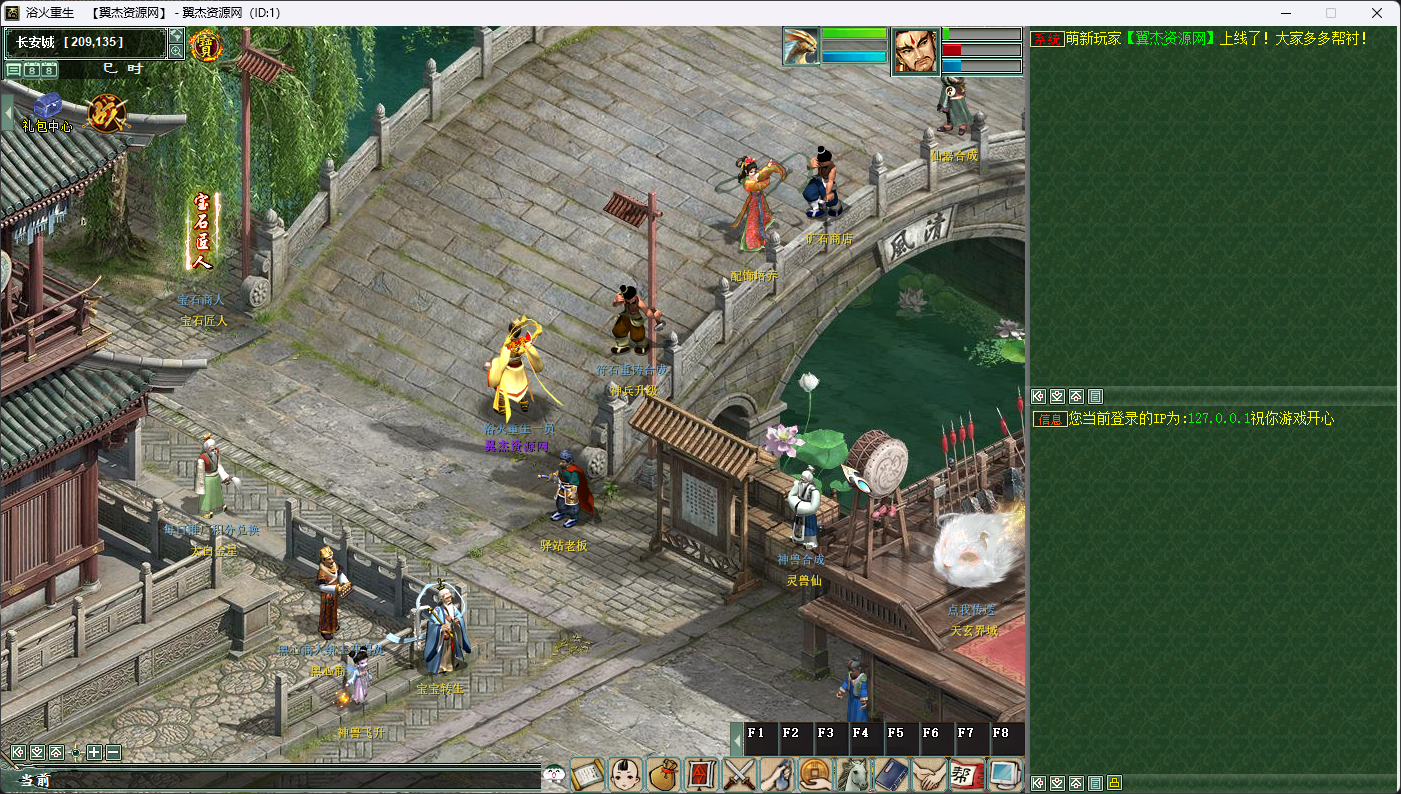Open the horse mount icon

tap(854, 775)
